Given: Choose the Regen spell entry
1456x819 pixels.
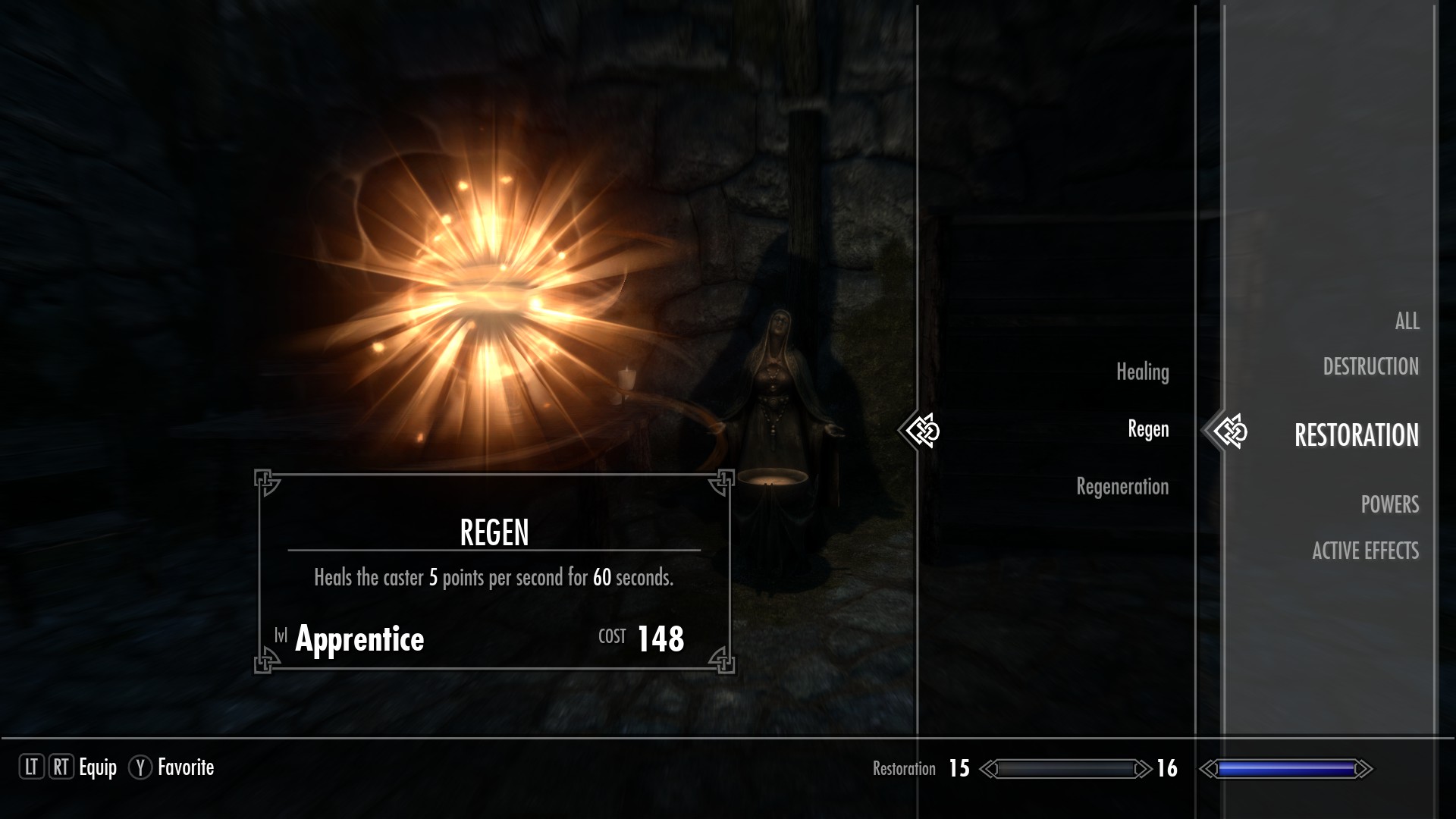Looking at the screenshot, I should tap(1148, 429).
